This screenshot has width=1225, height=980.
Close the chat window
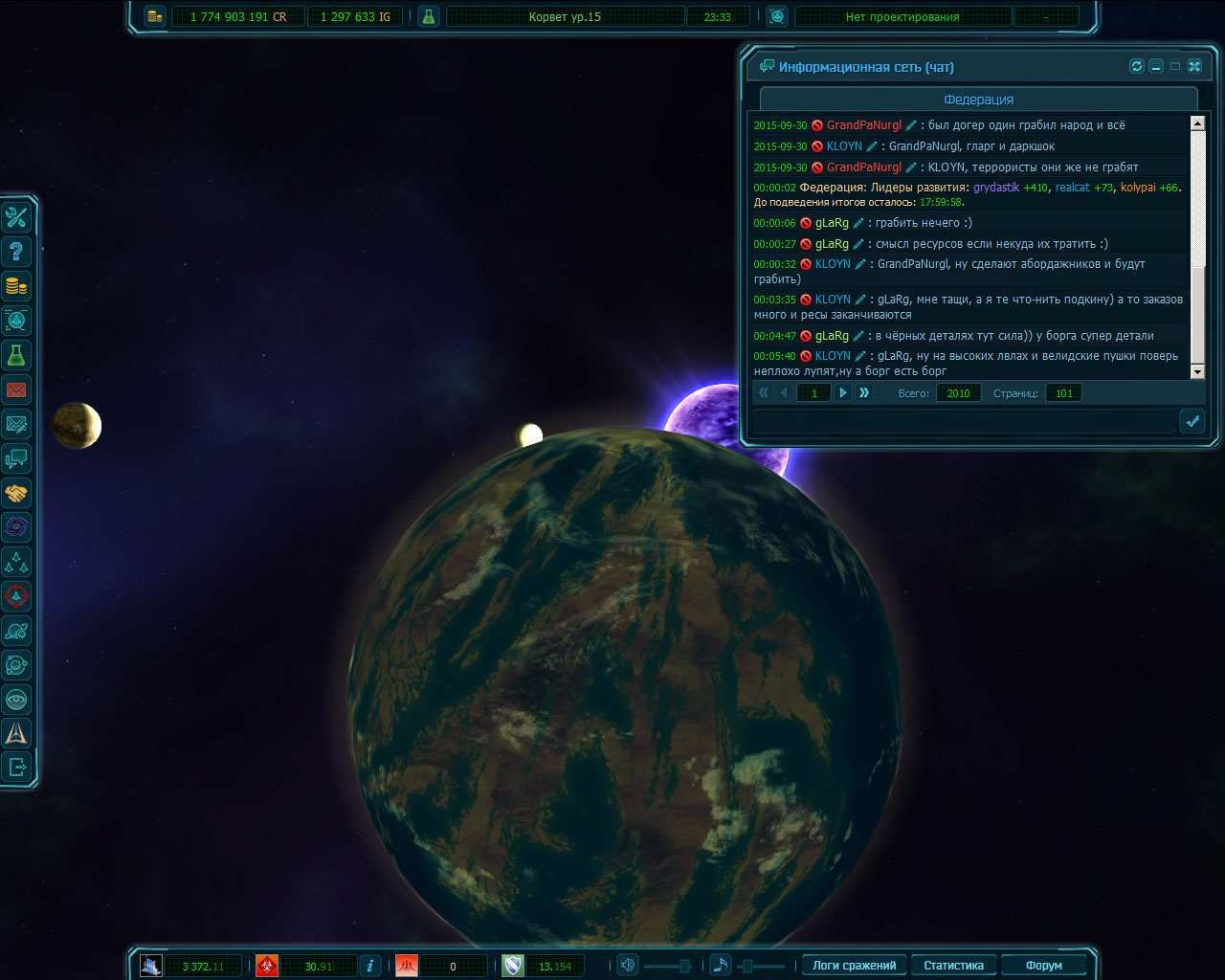1194,66
